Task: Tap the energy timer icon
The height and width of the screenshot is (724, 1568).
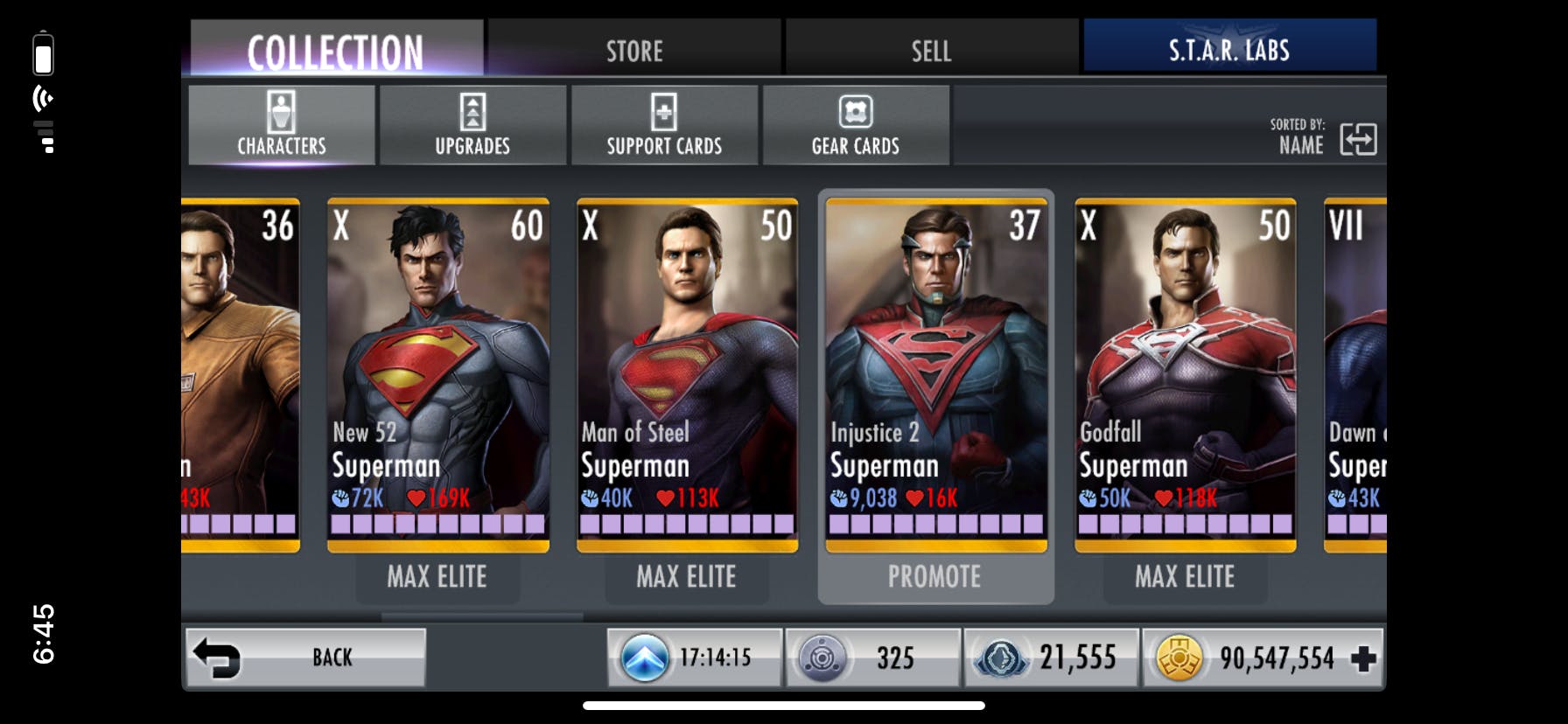Action: click(645, 658)
